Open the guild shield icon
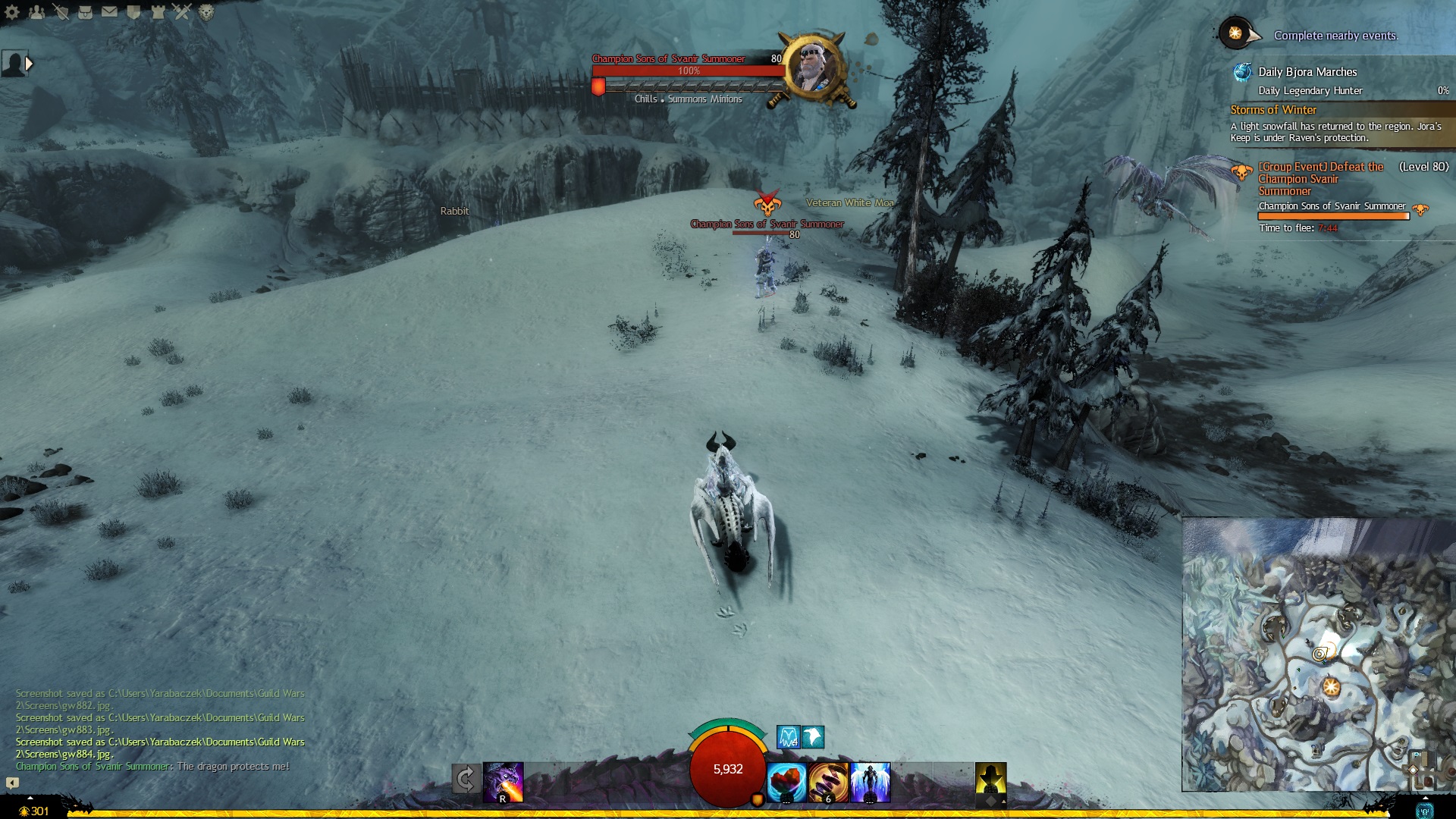 click(x=133, y=11)
